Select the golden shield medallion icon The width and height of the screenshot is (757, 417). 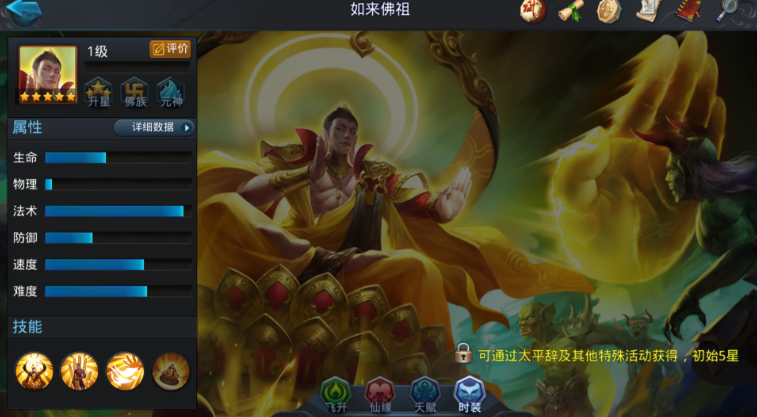pyautogui.click(x=609, y=12)
